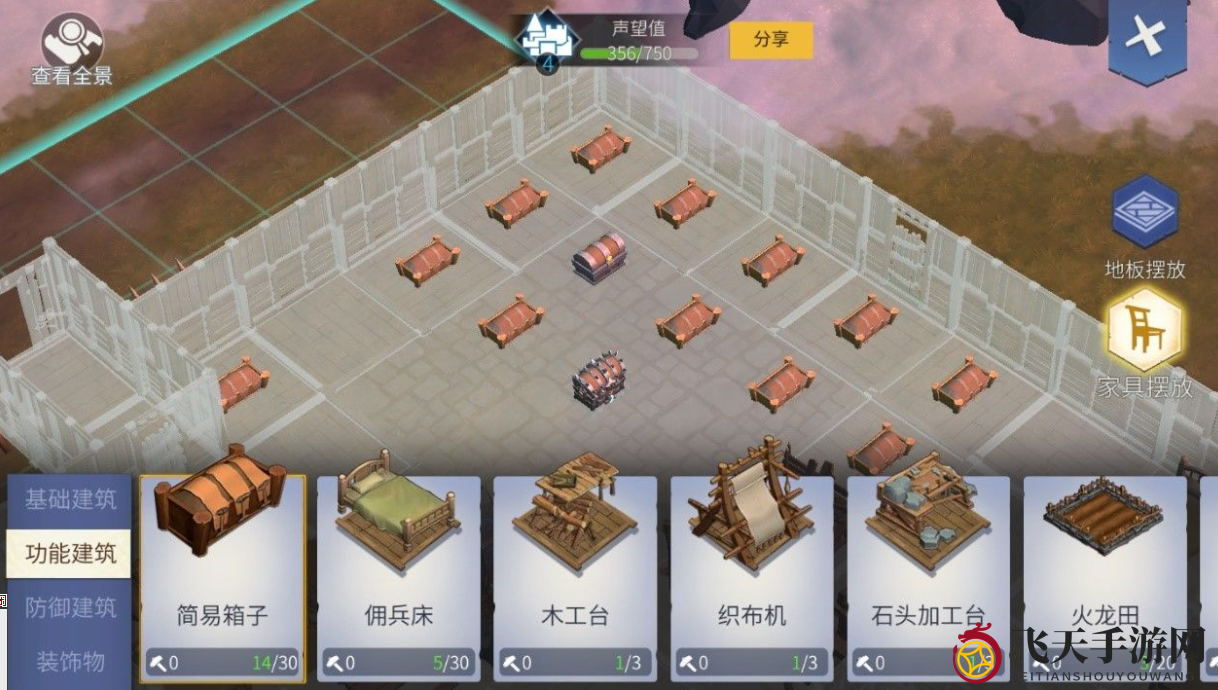
Task: Select the 火龙田 field card
Action: pos(1104,560)
